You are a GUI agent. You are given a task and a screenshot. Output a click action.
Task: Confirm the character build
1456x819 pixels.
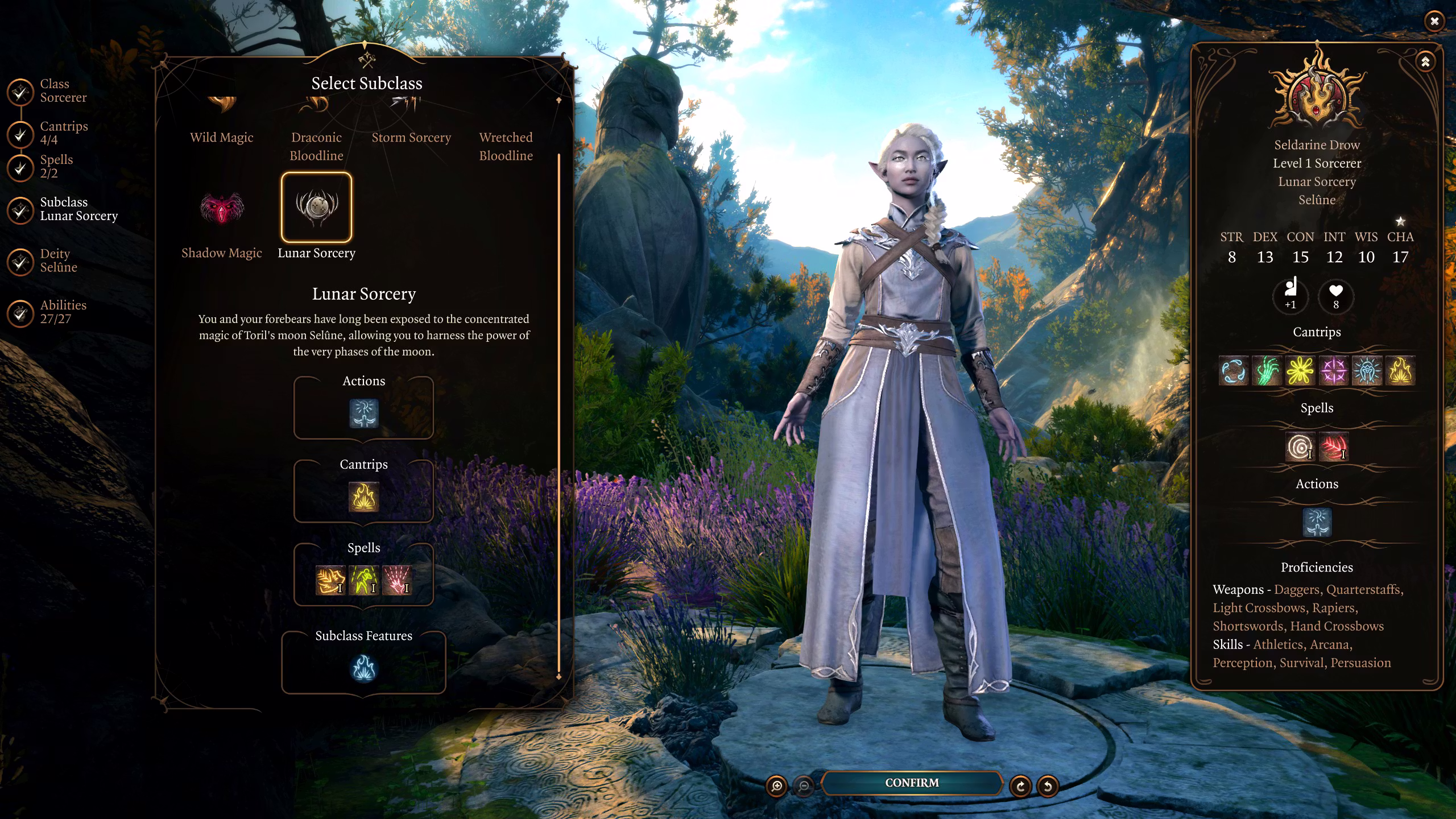point(911,783)
